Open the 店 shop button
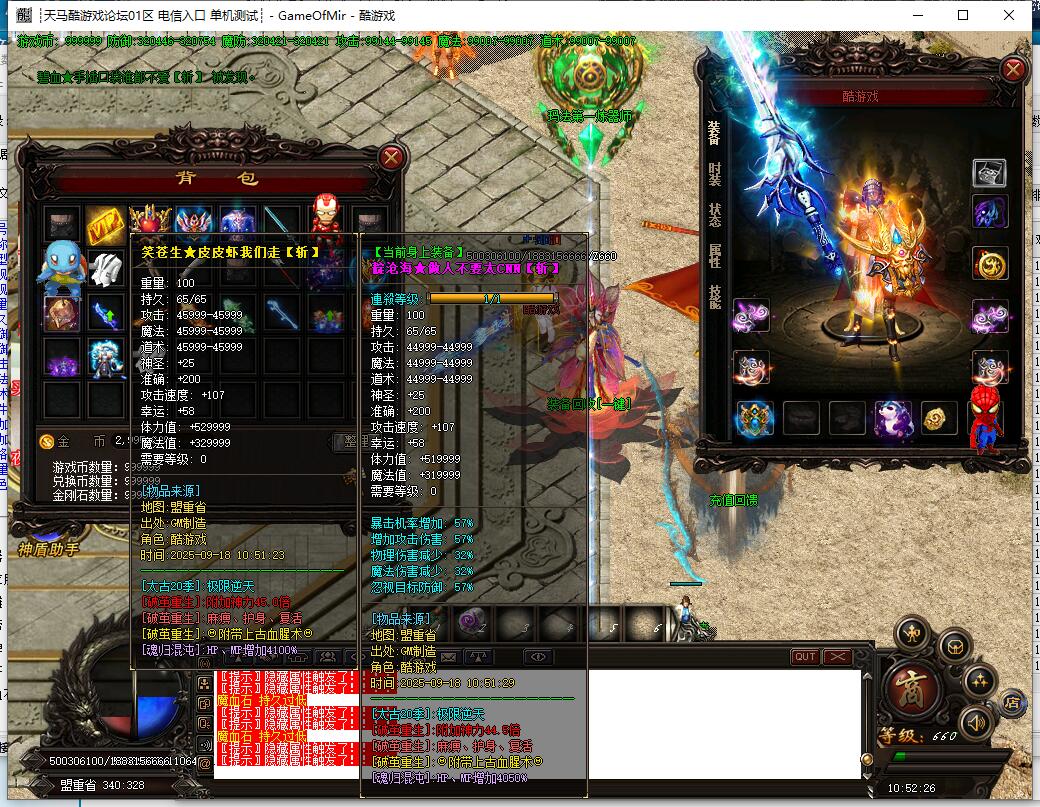Viewport: 1040px width, 807px height. (1013, 700)
